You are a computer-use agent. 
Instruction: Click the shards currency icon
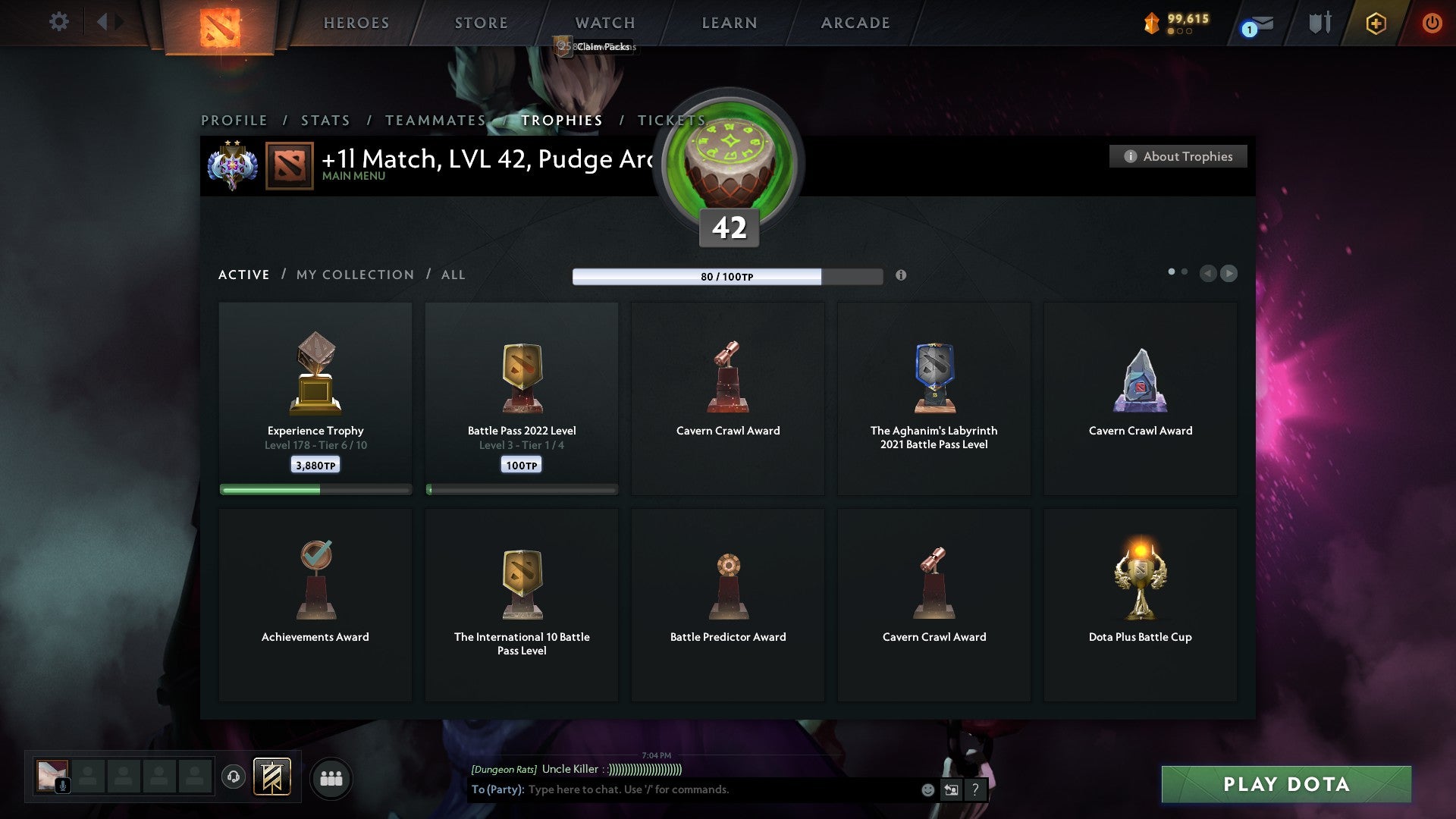1152,23
